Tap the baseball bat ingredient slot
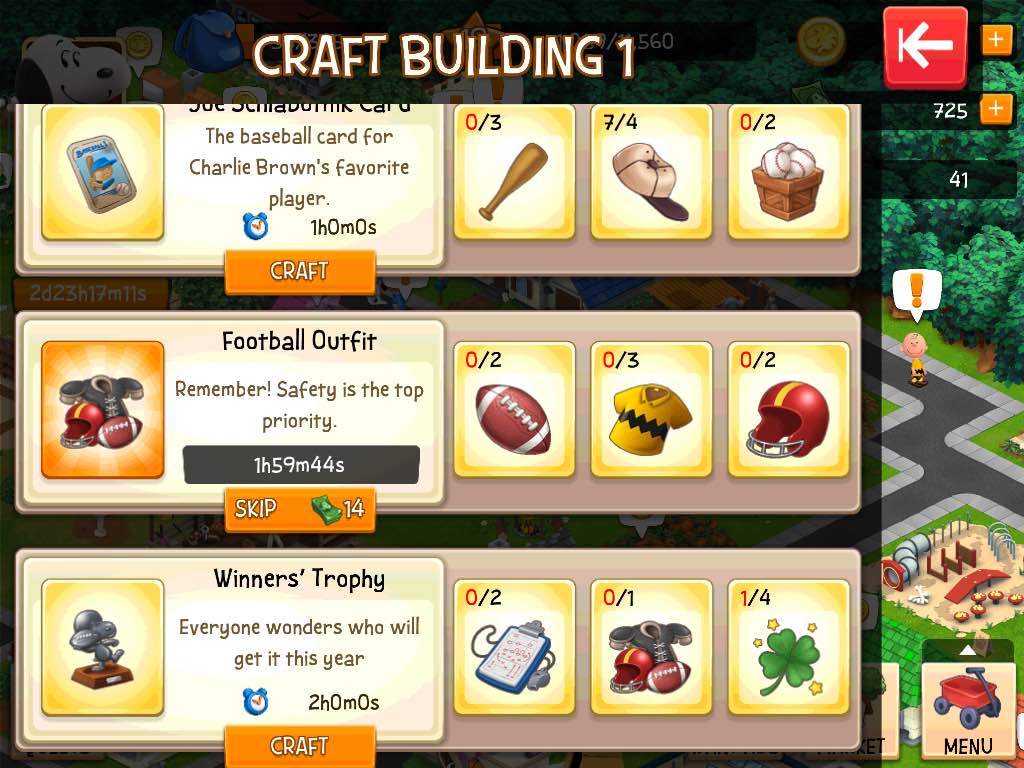The height and width of the screenshot is (768, 1024). pos(514,172)
